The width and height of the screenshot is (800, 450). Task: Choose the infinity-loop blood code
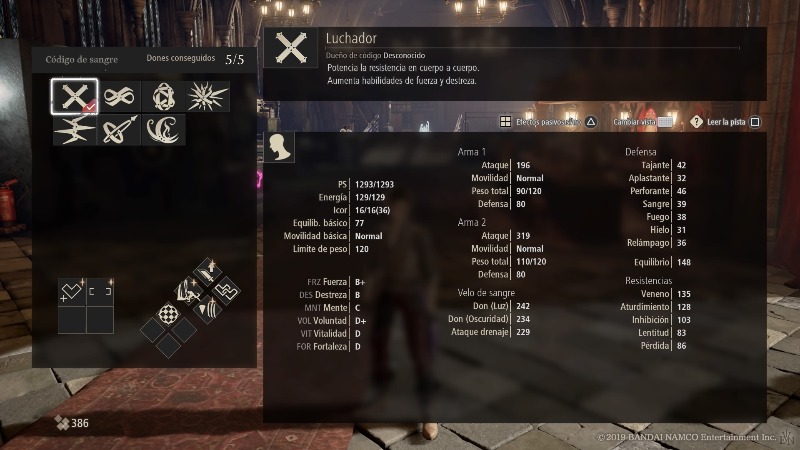pos(120,97)
